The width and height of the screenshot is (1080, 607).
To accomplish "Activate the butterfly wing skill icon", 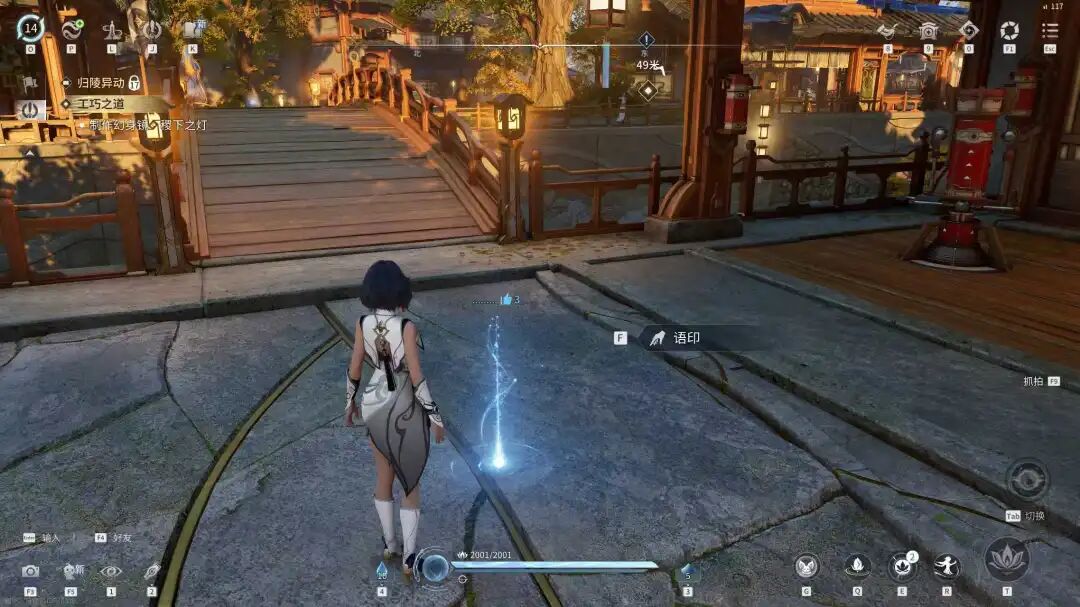I will click(807, 567).
